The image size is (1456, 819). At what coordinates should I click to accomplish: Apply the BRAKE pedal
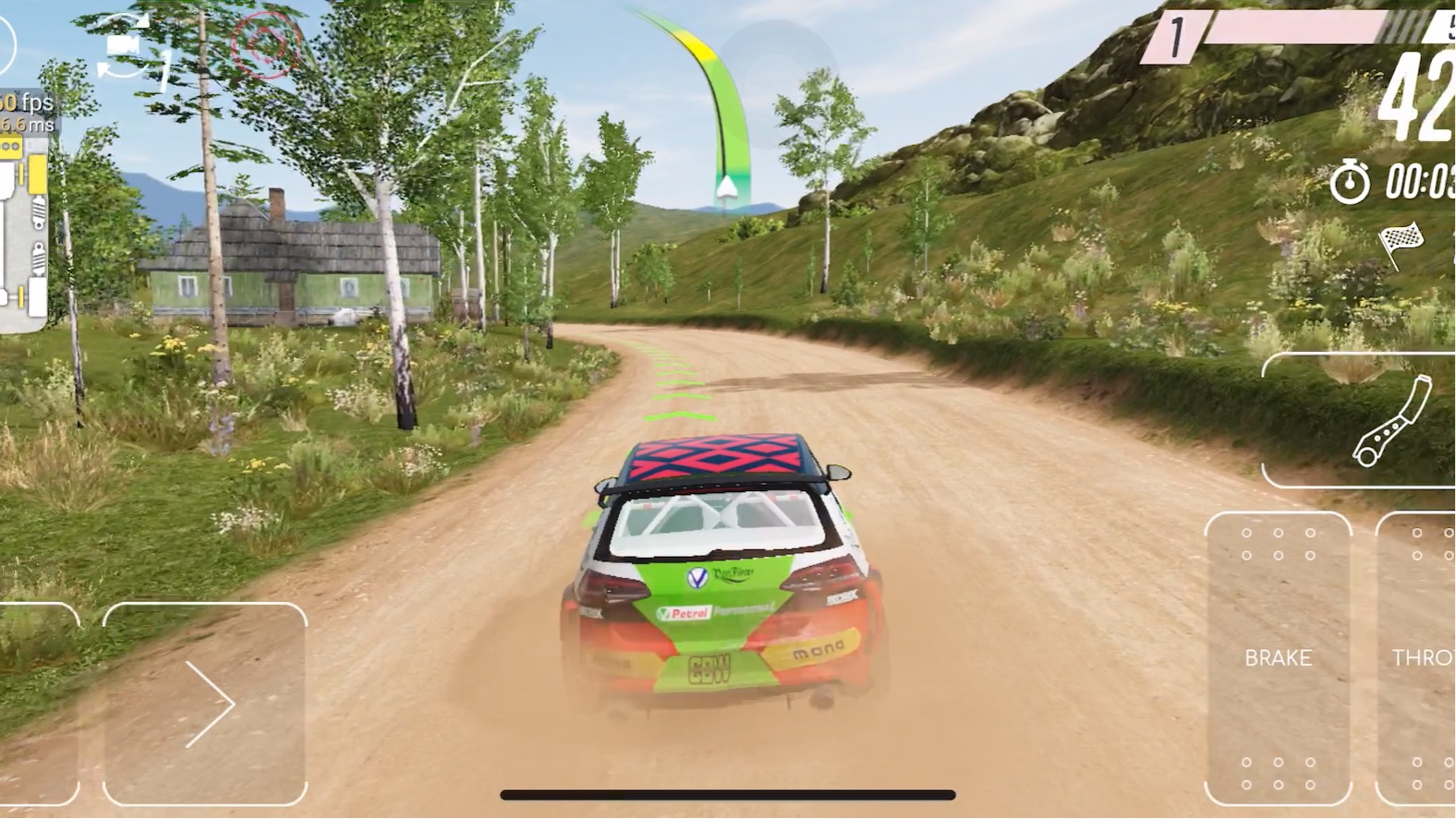point(1278,658)
